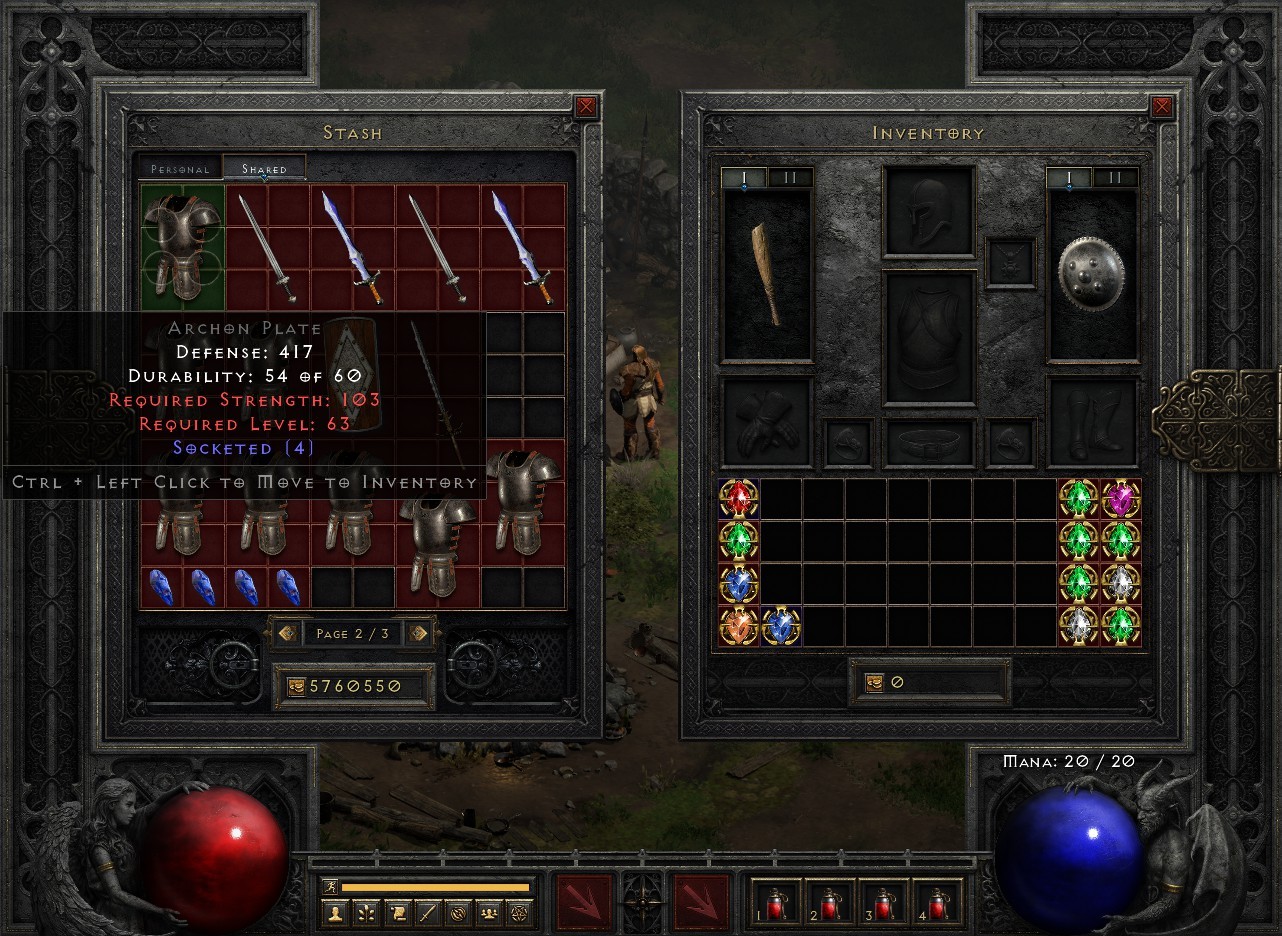Select the perfect ruby in the inventory
The width and height of the screenshot is (1282, 936).
coord(739,499)
